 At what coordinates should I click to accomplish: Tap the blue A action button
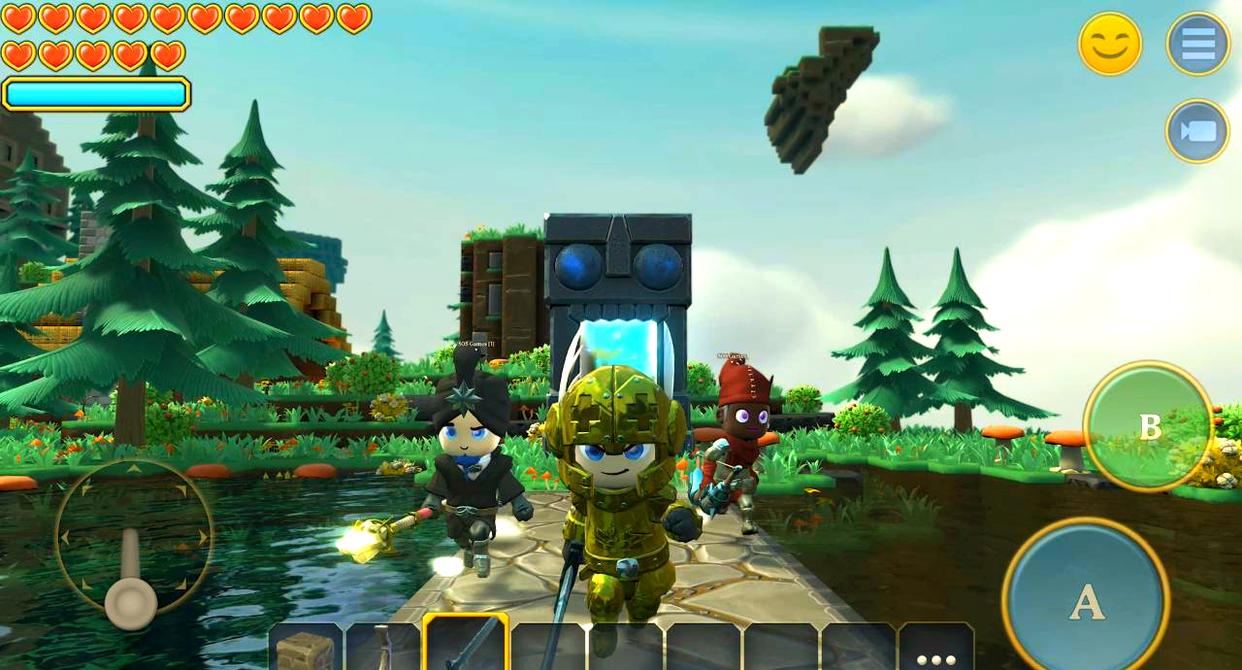(1086, 599)
